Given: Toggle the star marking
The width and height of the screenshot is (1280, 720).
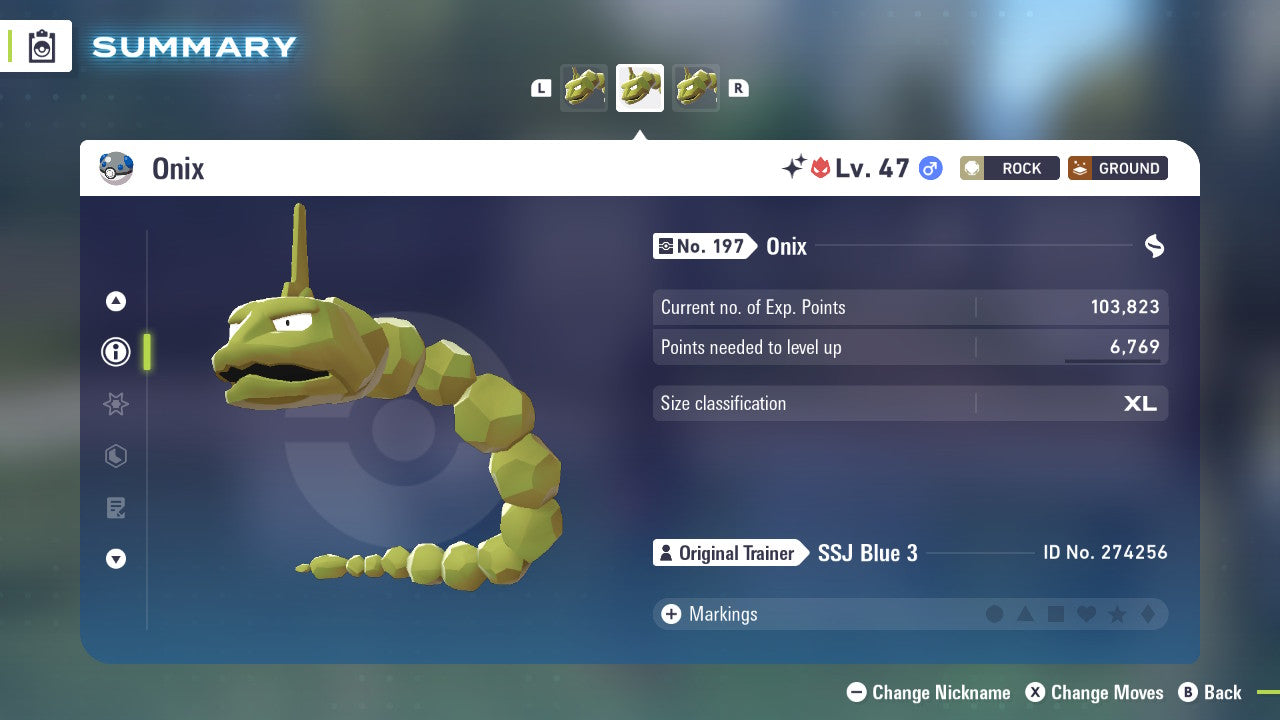Looking at the screenshot, I should tap(1117, 614).
